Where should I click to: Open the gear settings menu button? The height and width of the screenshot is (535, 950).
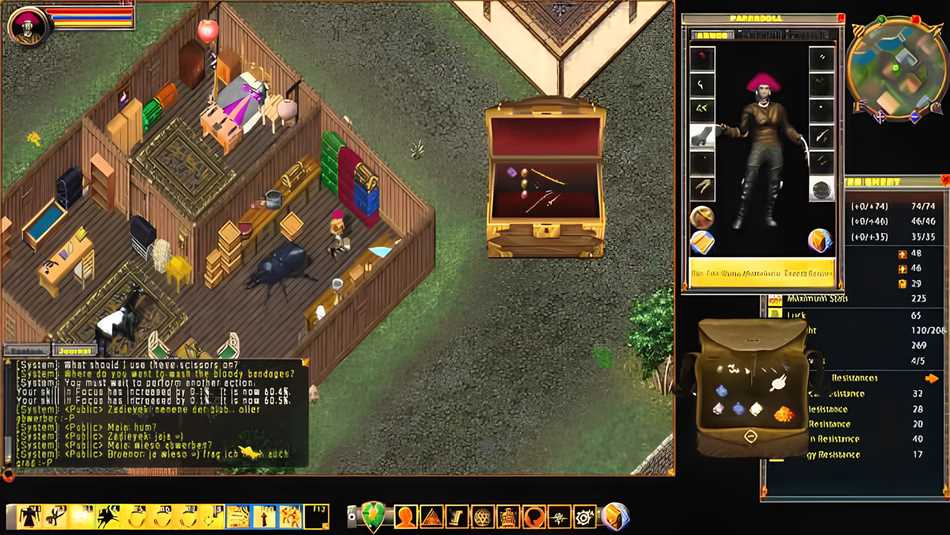[584, 517]
